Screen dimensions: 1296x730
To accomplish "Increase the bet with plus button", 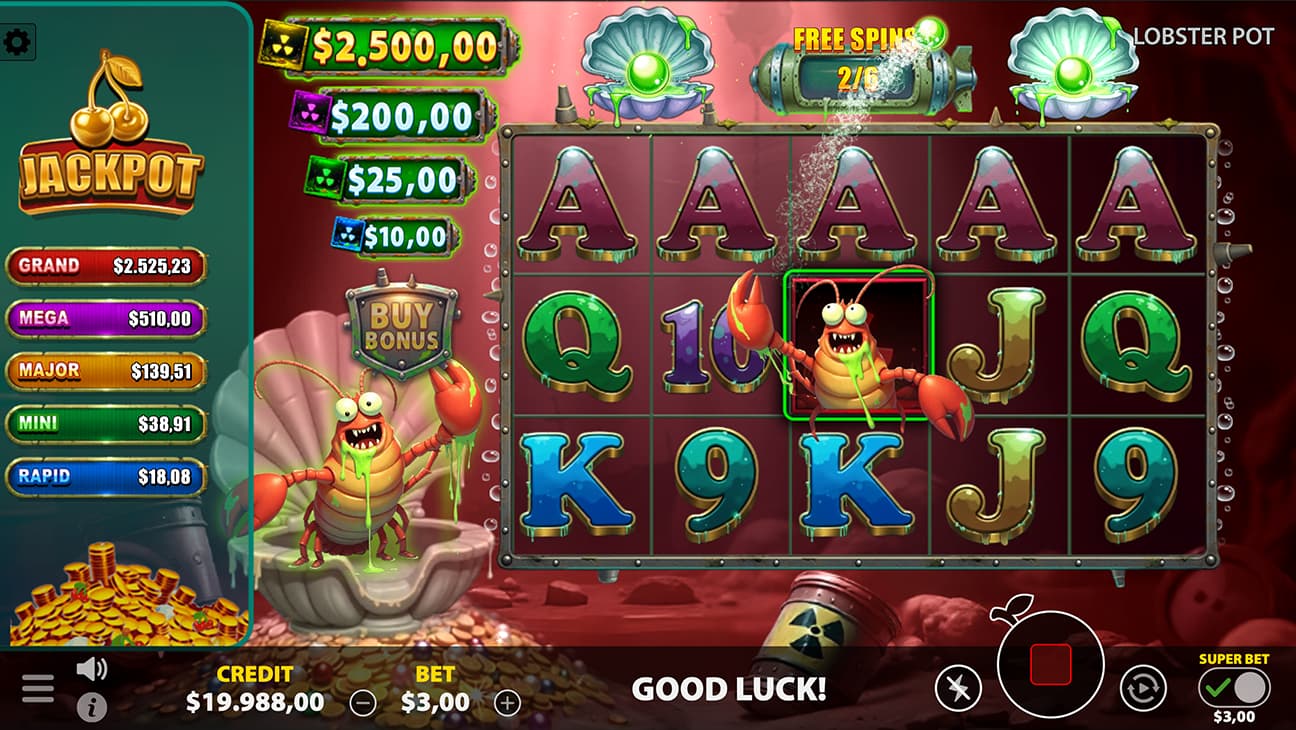I will click(x=508, y=703).
